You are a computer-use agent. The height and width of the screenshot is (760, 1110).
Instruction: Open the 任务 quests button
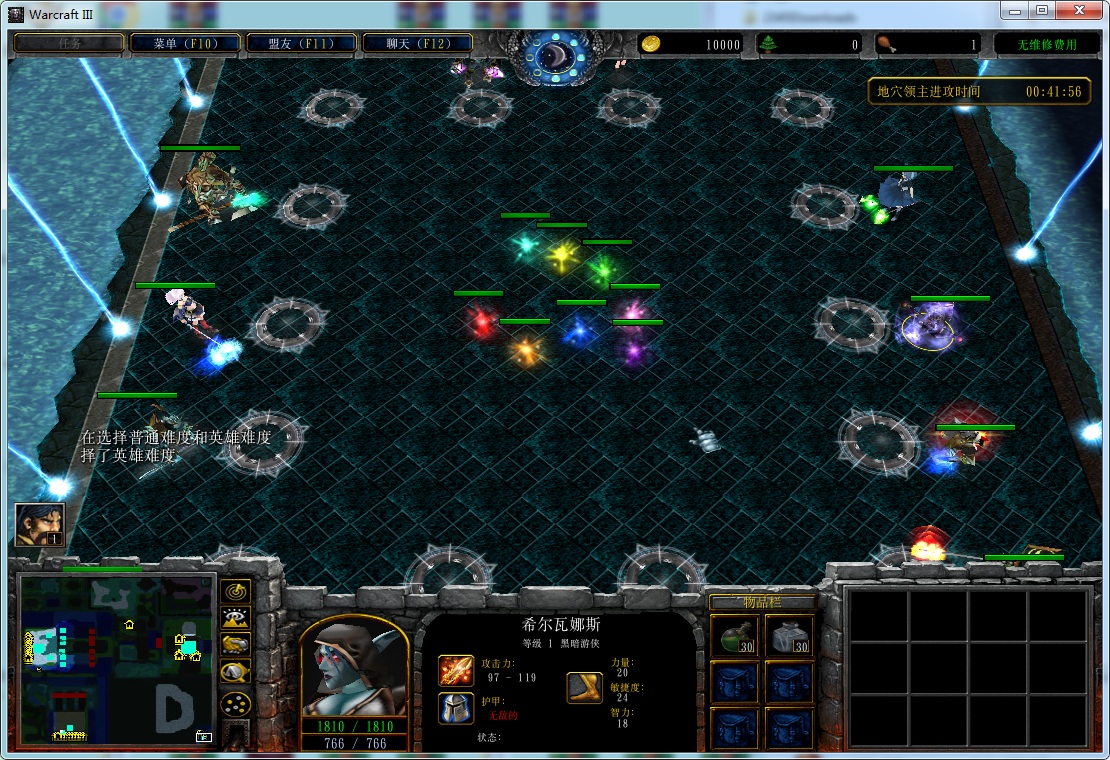tap(69, 44)
